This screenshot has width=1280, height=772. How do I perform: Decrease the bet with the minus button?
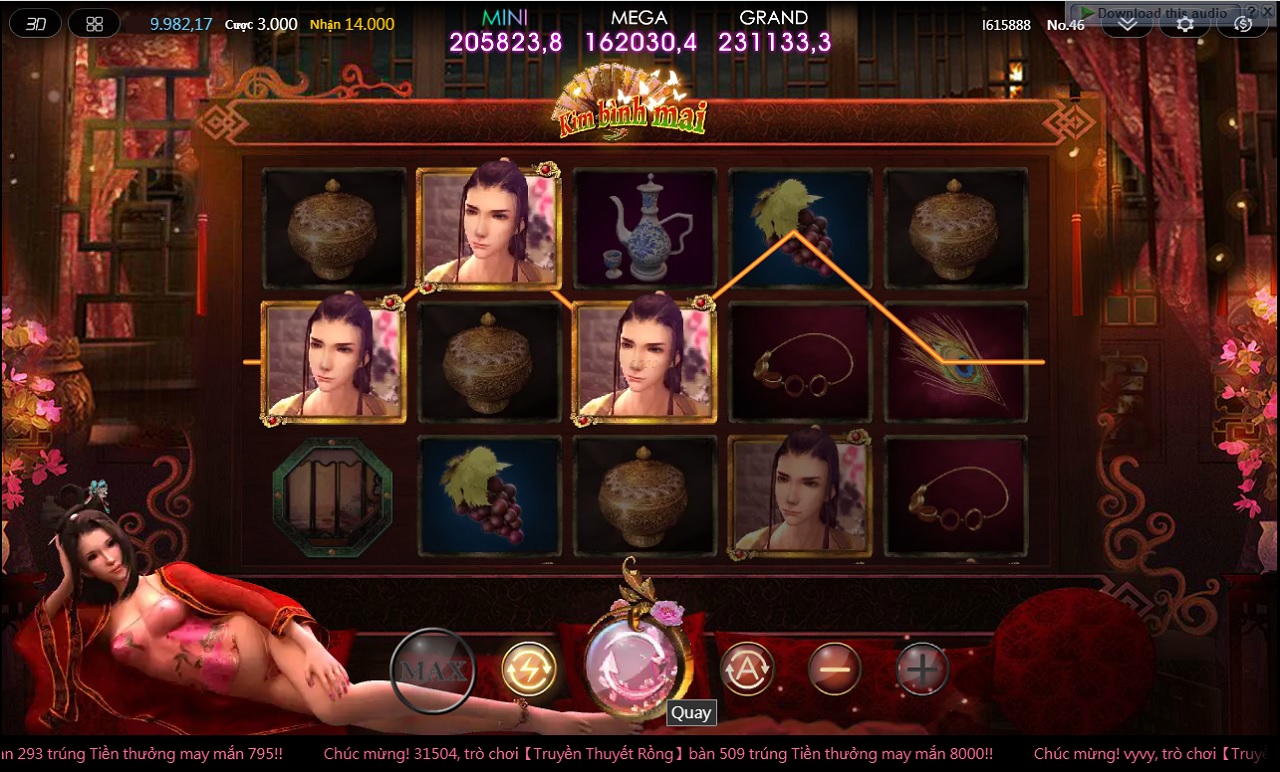(833, 669)
